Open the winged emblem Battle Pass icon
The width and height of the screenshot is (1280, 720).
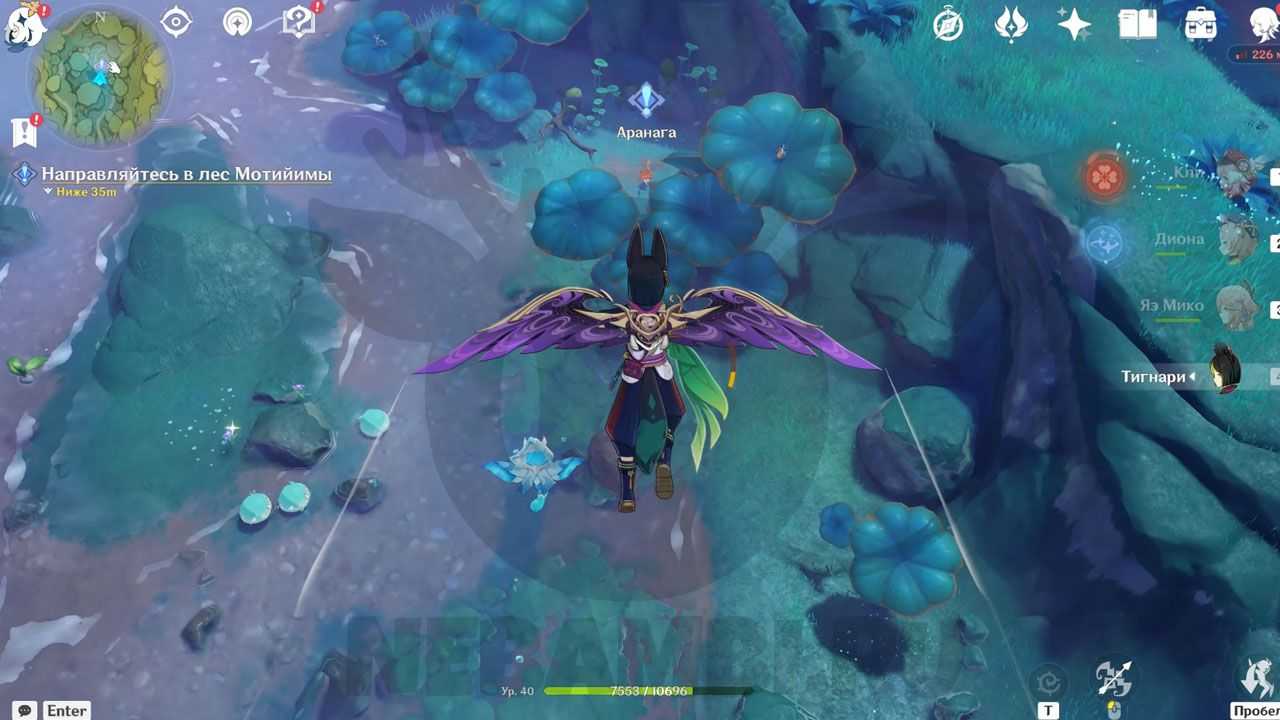pos(1011,24)
